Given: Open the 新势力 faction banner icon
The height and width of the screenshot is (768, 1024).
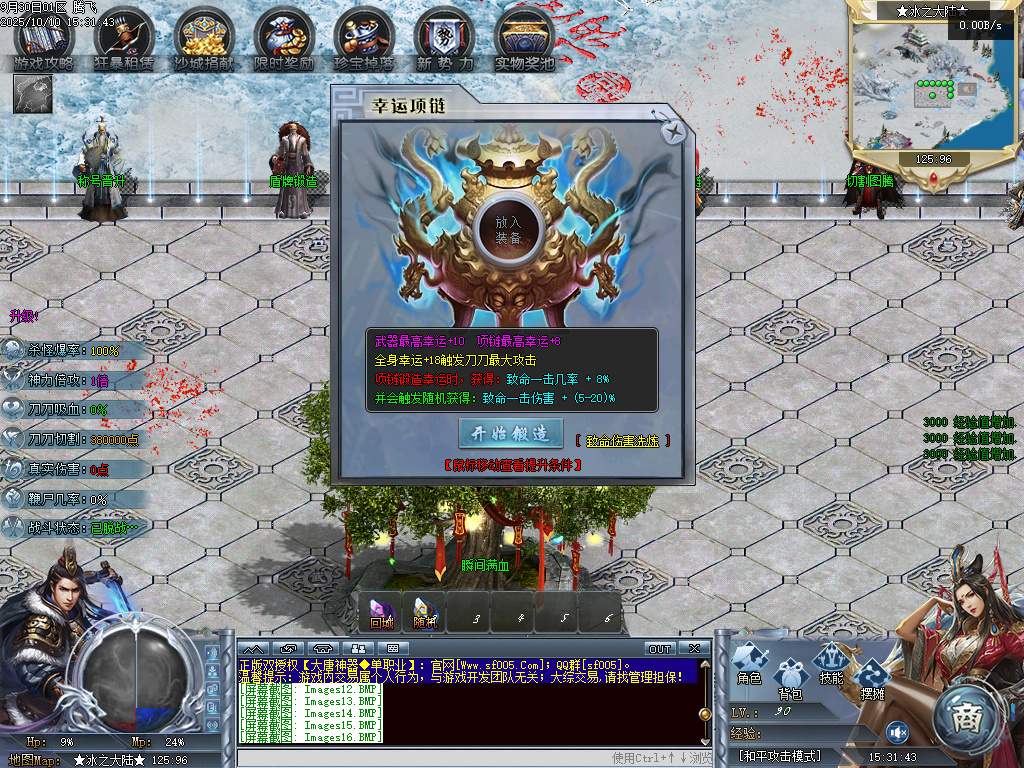Looking at the screenshot, I should coord(444,40).
